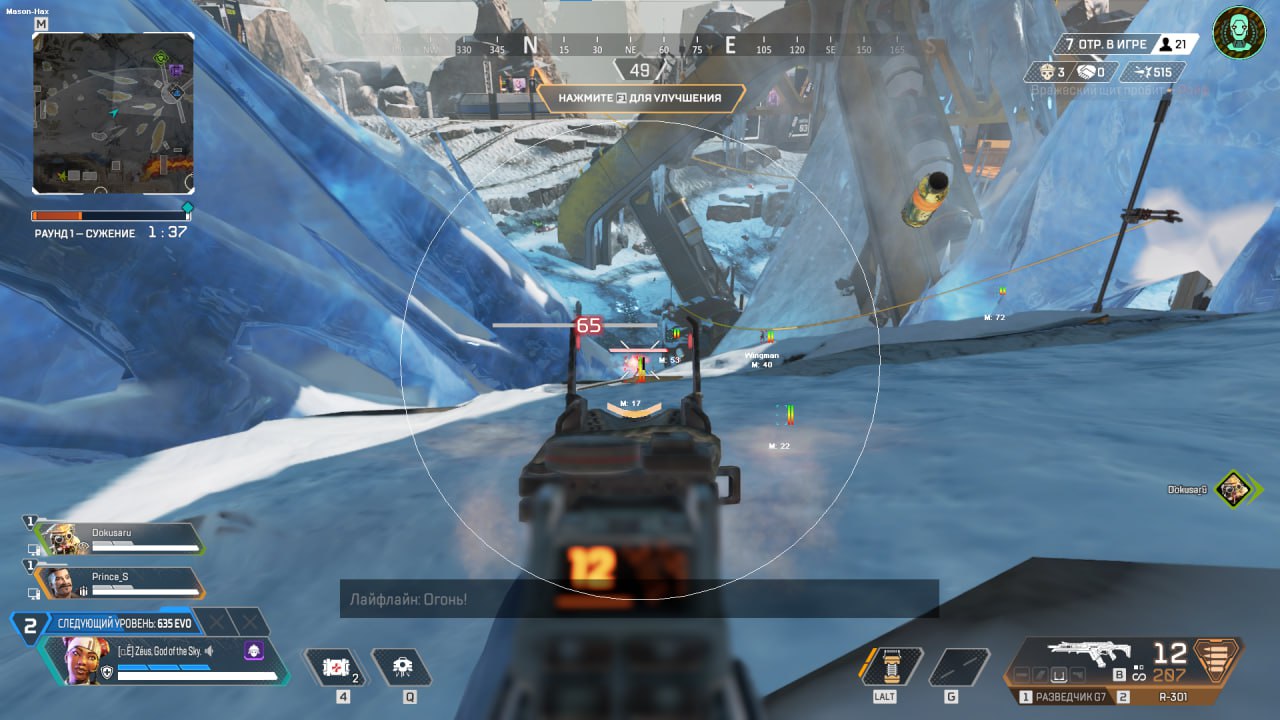Click the compass bar heading strip
Image resolution: width=1280 pixels, height=720 pixels.
pyautogui.click(x=640, y=46)
